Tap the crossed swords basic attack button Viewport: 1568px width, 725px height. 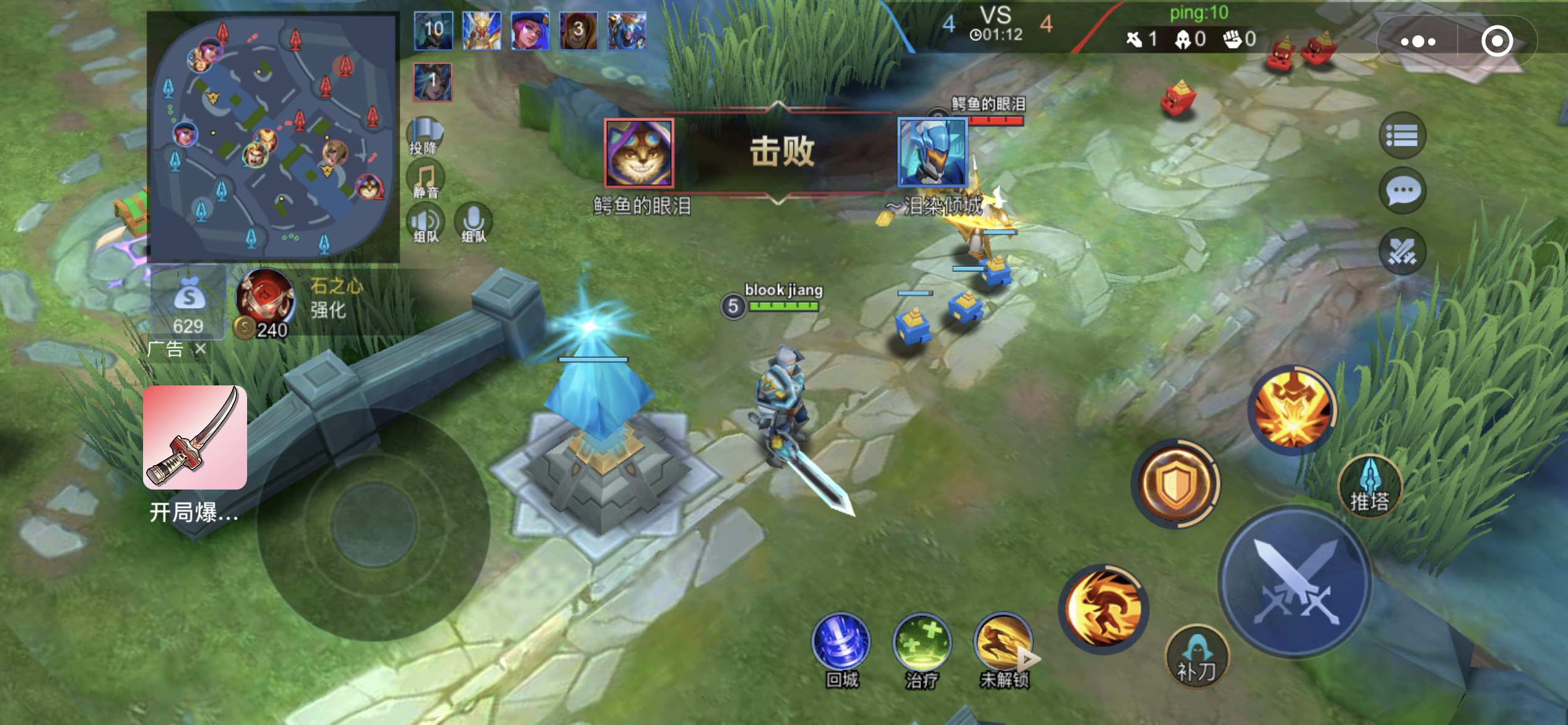point(1296,582)
